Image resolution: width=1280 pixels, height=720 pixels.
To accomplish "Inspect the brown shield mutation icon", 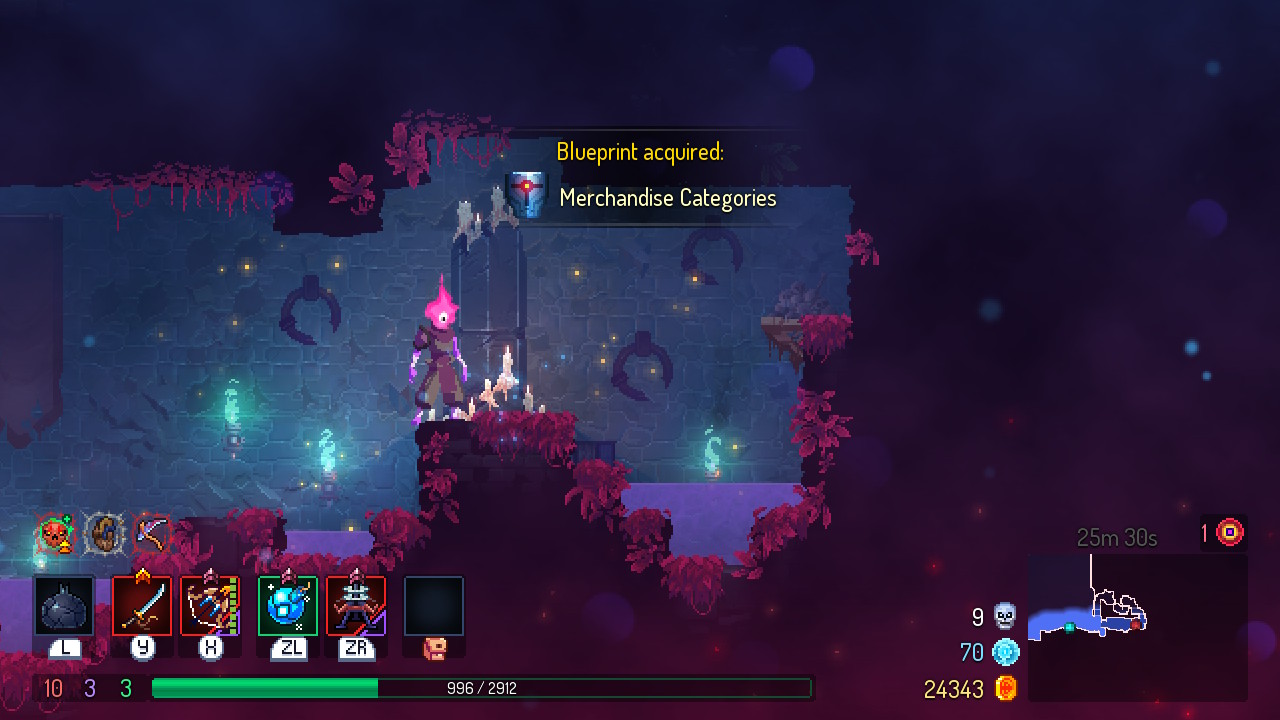I will [103, 534].
